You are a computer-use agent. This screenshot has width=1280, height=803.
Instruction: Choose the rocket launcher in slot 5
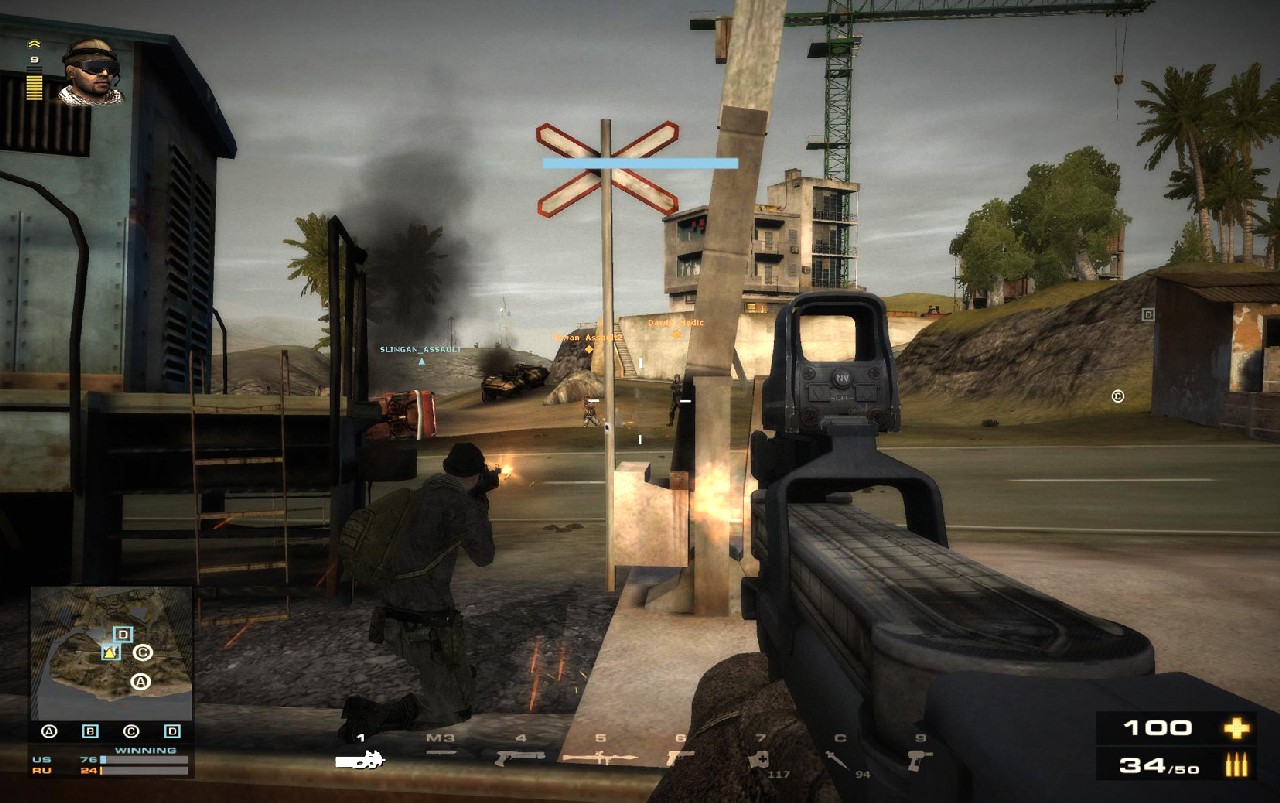pos(600,757)
